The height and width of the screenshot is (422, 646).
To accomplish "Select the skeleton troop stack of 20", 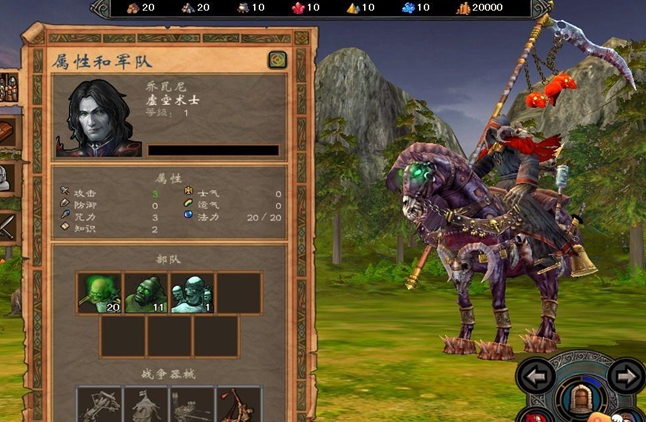I will [x=99, y=293].
